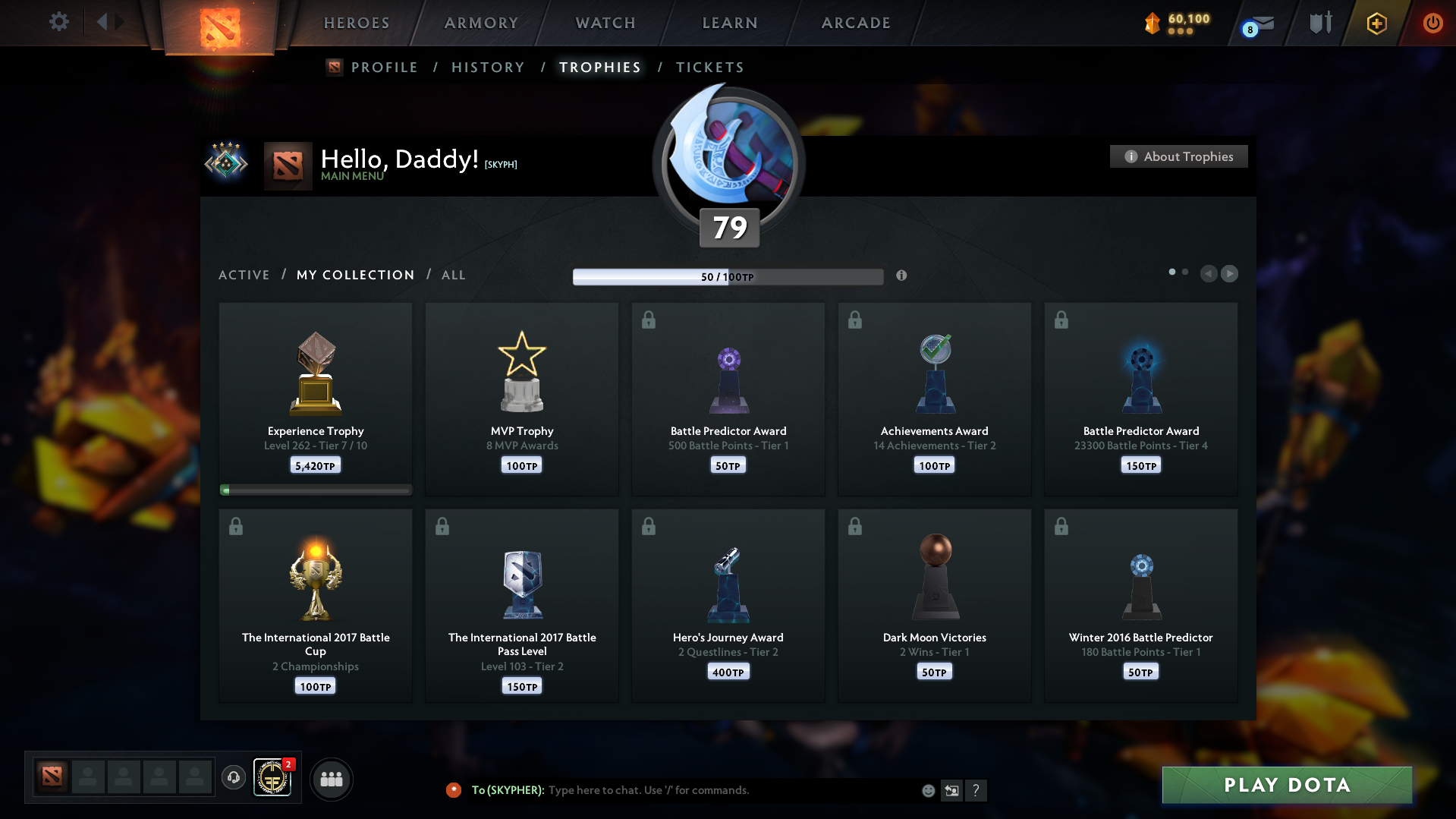Switch to the HISTORY tab
Screen dimensions: 1456x819
488,68
